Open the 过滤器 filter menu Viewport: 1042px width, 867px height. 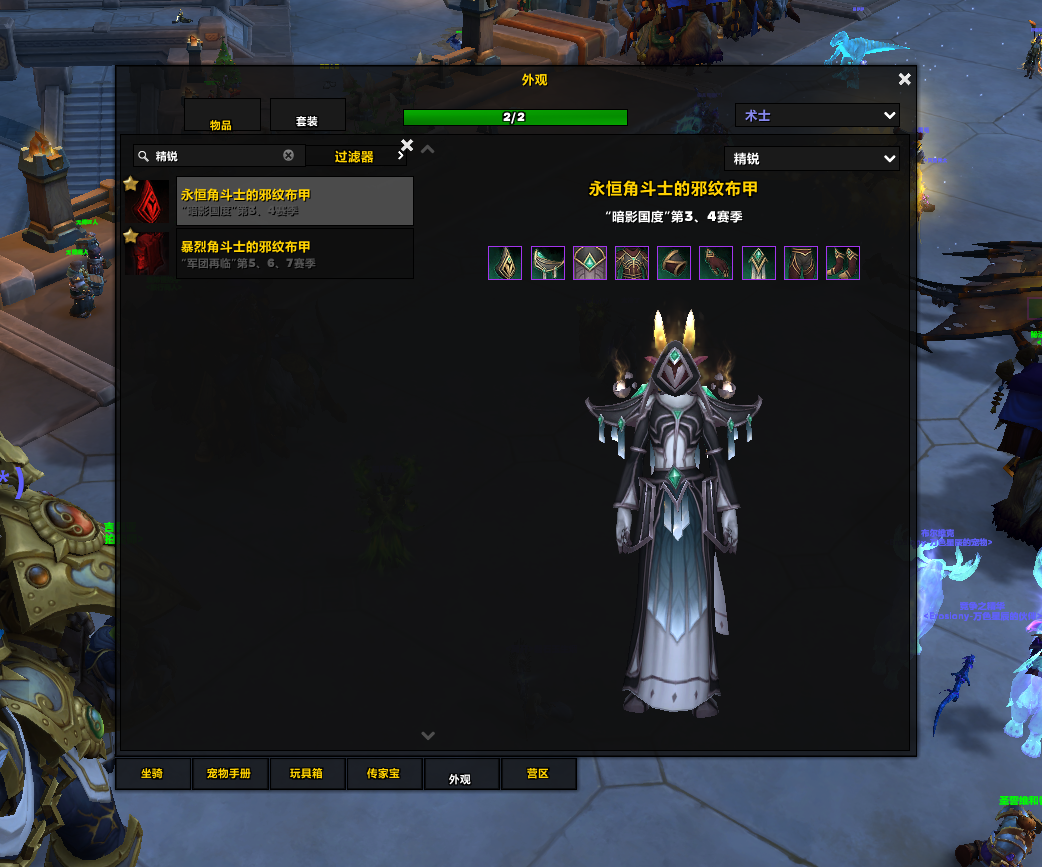356,156
